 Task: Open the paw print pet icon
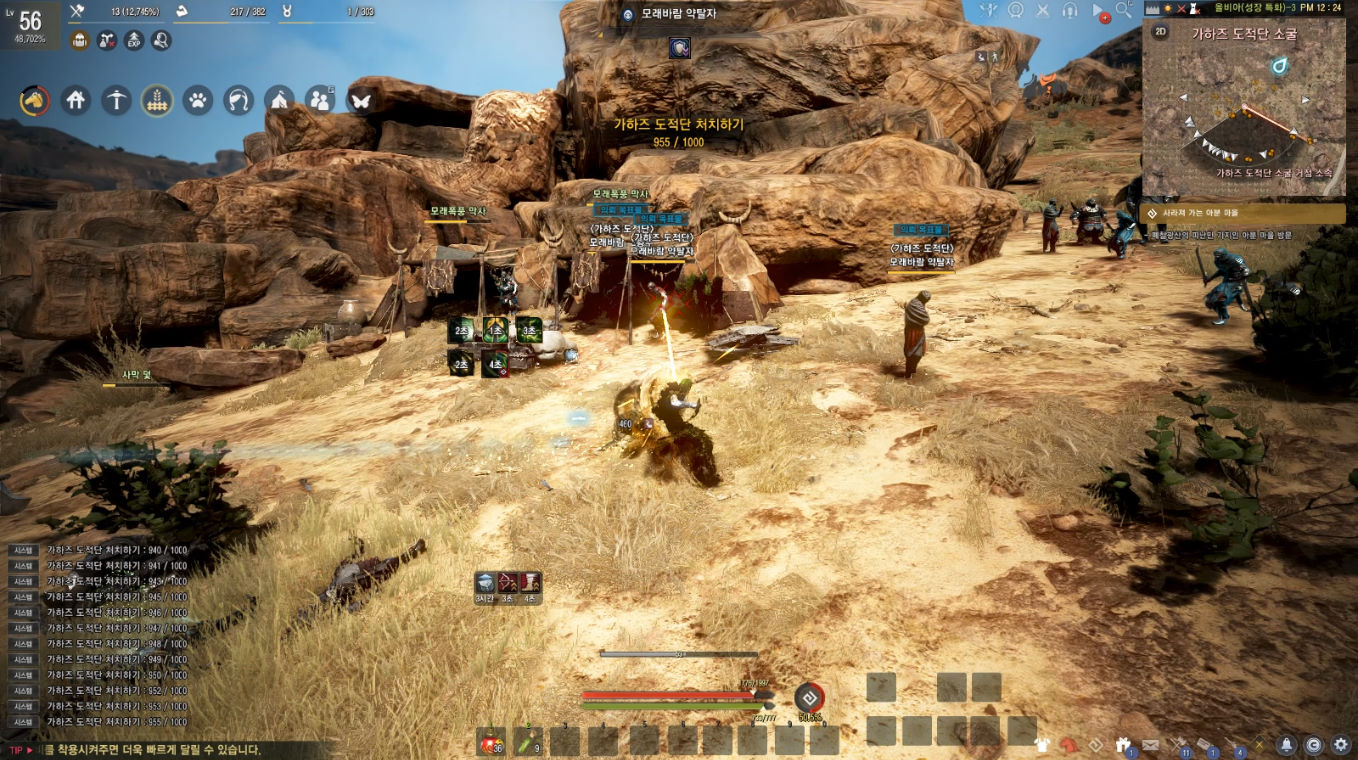198,100
